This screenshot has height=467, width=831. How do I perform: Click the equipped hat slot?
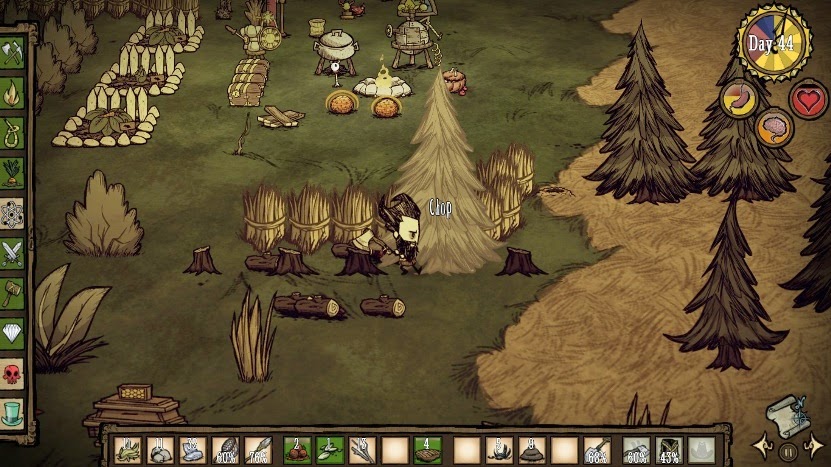coord(703,451)
